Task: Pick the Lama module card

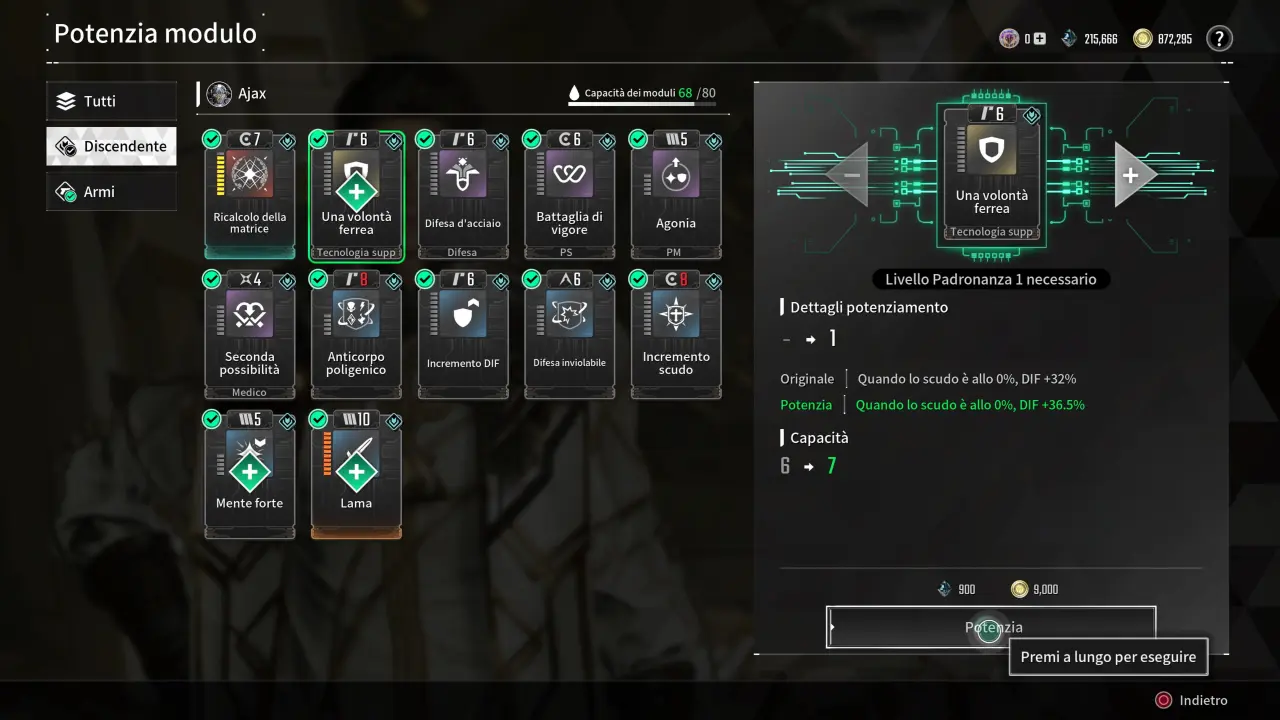Action: click(356, 475)
